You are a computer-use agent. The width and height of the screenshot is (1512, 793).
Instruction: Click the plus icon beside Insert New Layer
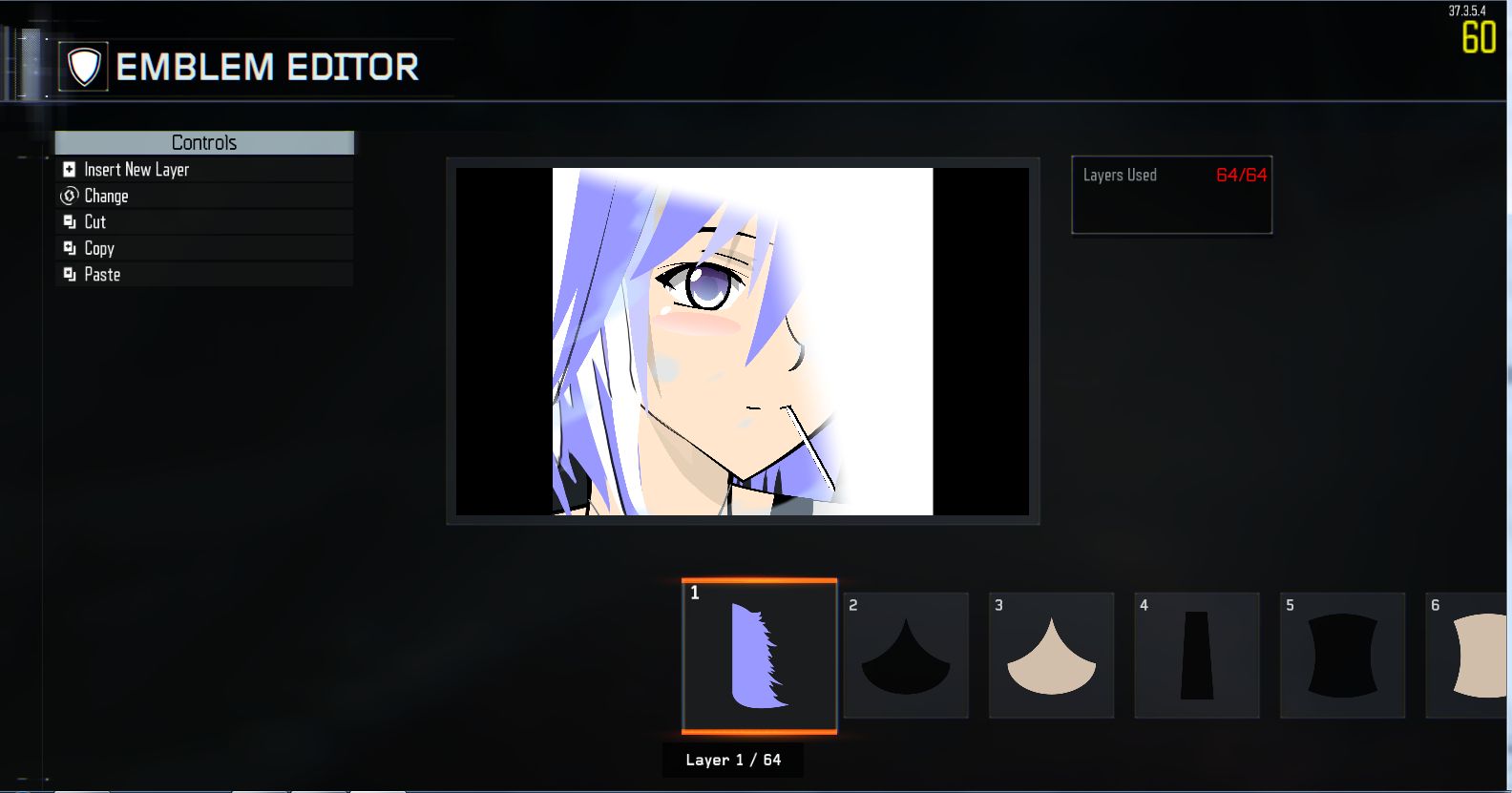pos(68,169)
